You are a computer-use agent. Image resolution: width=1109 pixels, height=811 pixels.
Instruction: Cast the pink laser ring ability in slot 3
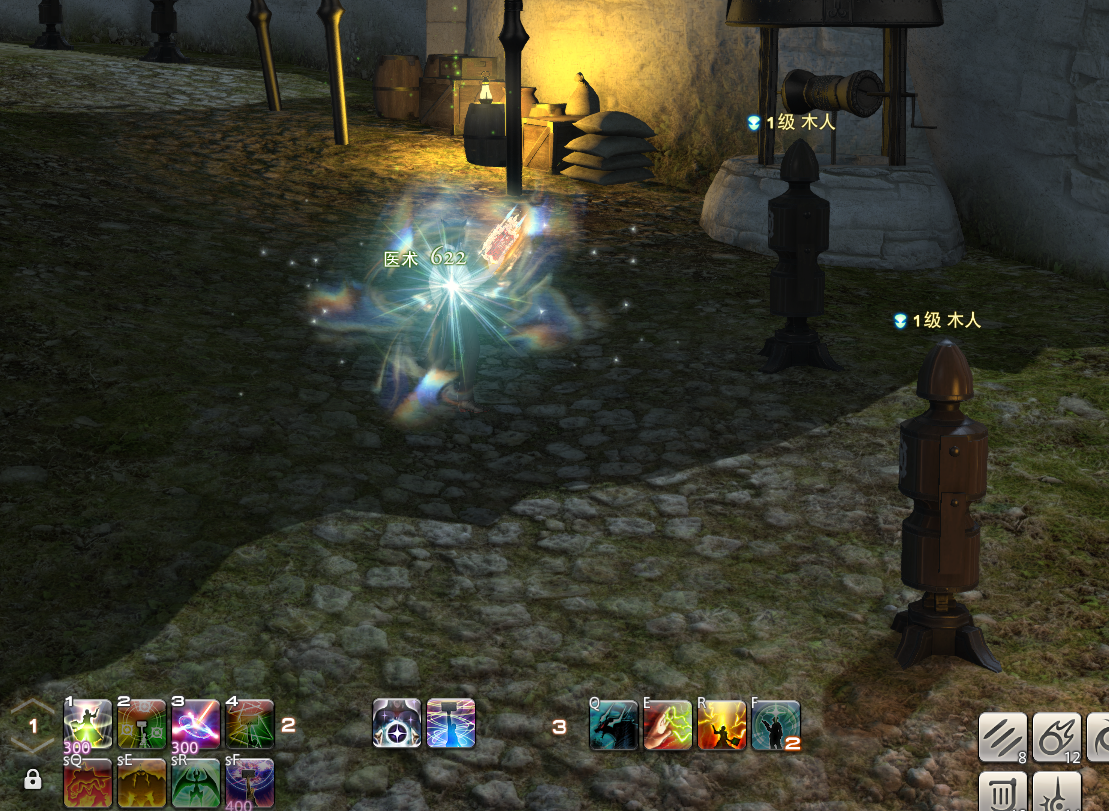click(196, 724)
